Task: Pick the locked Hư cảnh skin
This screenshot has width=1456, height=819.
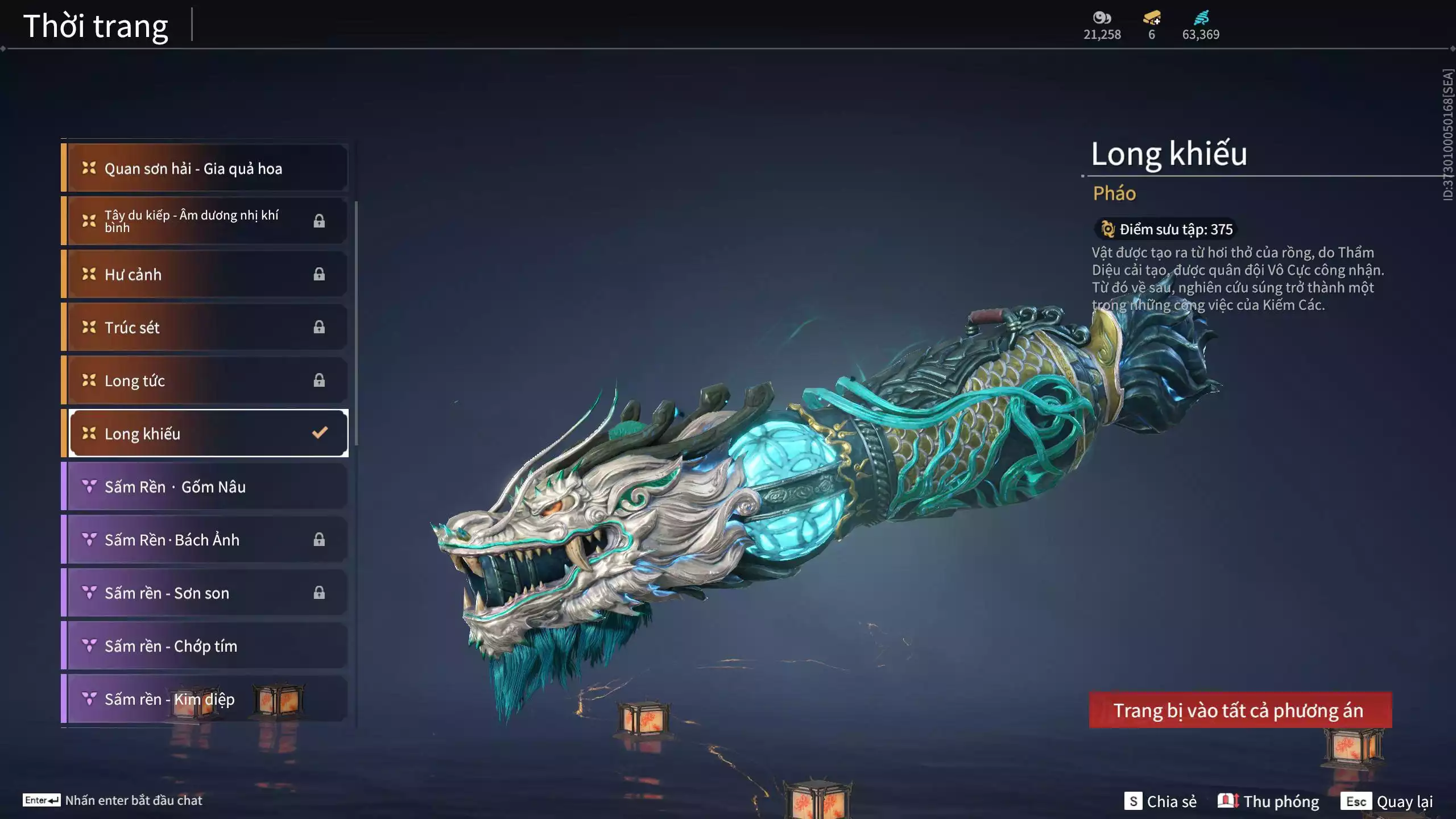Action: tap(205, 274)
